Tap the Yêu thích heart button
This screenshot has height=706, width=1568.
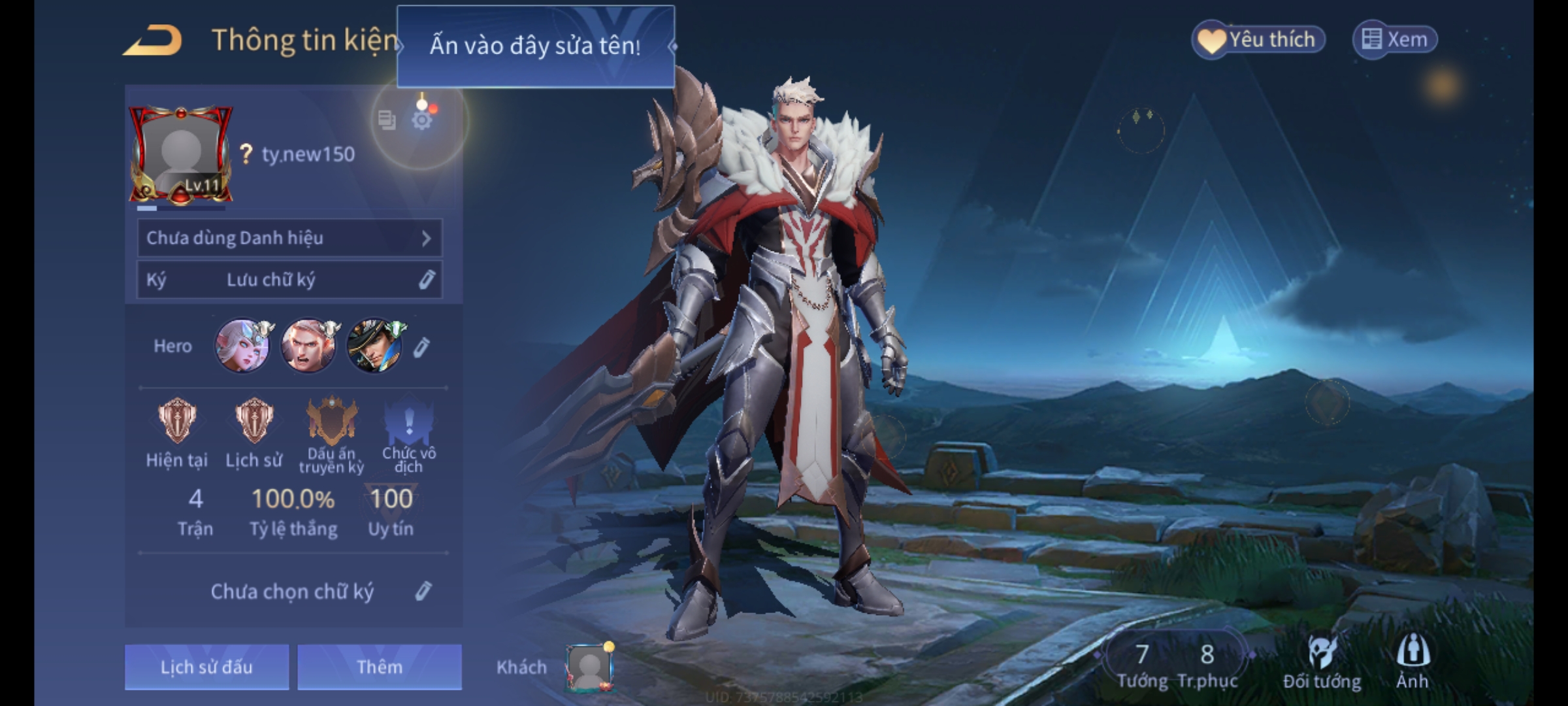tap(1258, 40)
